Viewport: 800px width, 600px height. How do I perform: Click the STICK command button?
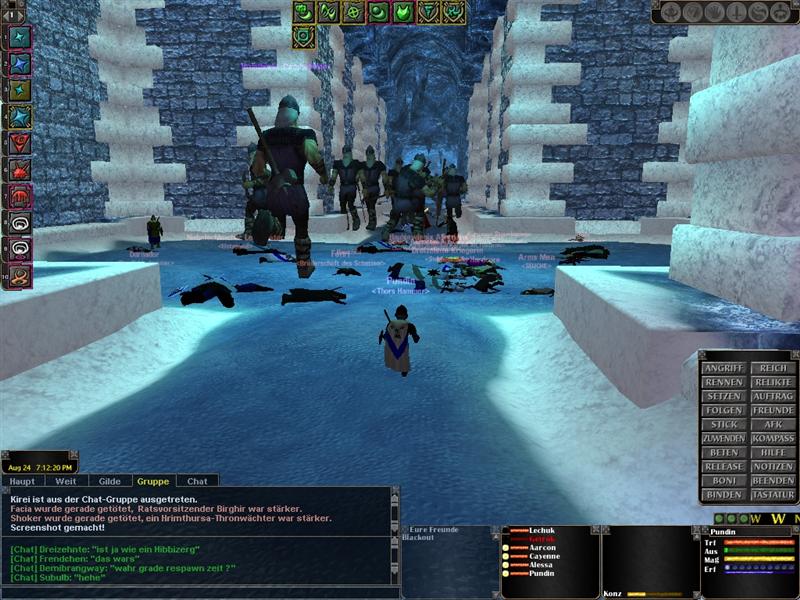point(723,424)
